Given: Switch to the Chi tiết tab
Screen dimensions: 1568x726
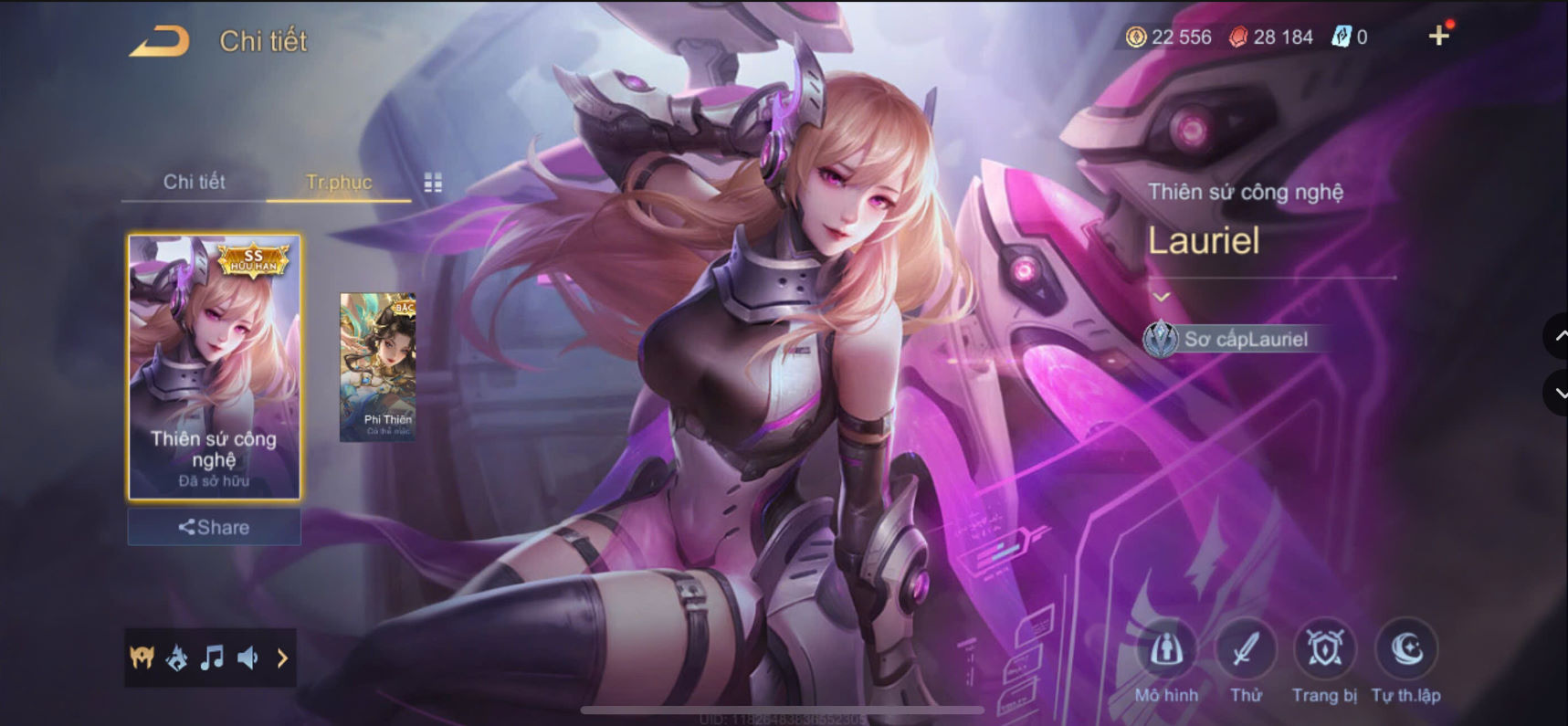Looking at the screenshot, I should click(193, 183).
